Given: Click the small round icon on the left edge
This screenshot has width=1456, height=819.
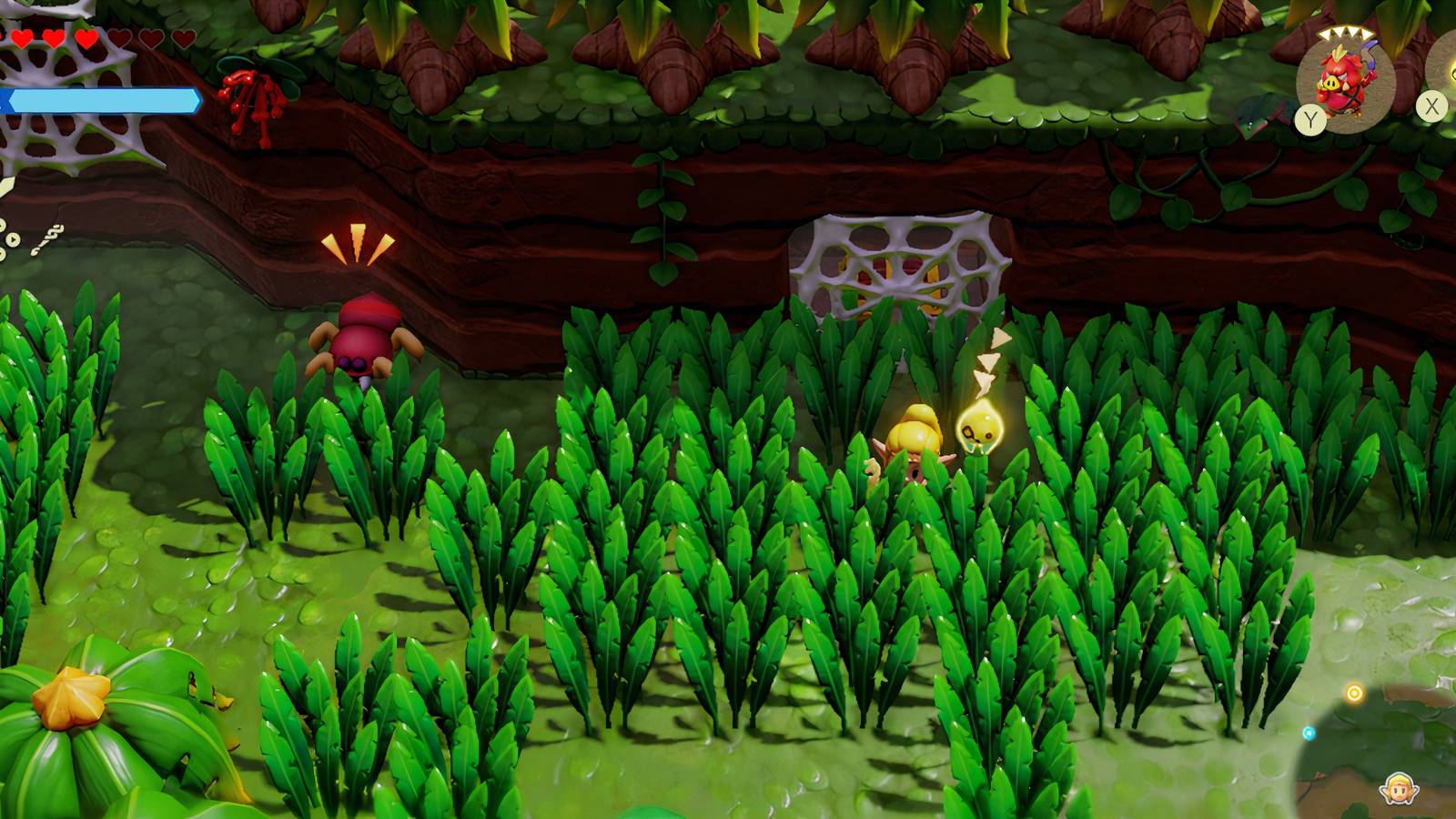Looking at the screenshot, I should point(13,239).
